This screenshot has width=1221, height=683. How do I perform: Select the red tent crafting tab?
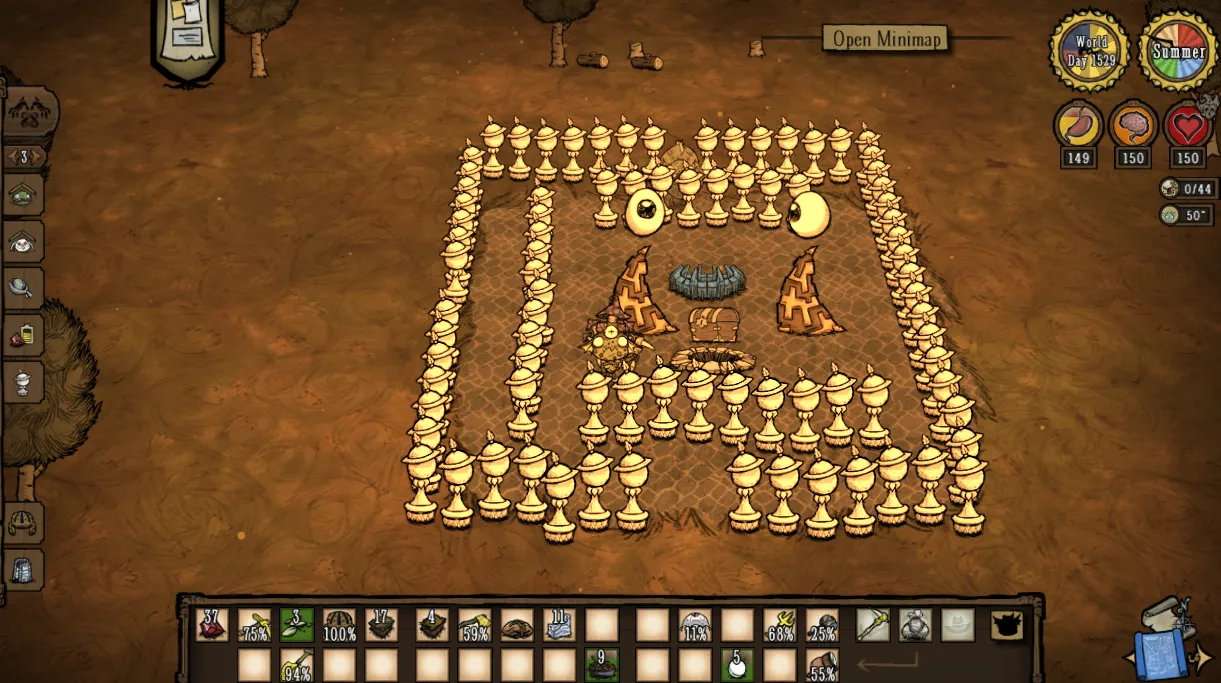23,241
